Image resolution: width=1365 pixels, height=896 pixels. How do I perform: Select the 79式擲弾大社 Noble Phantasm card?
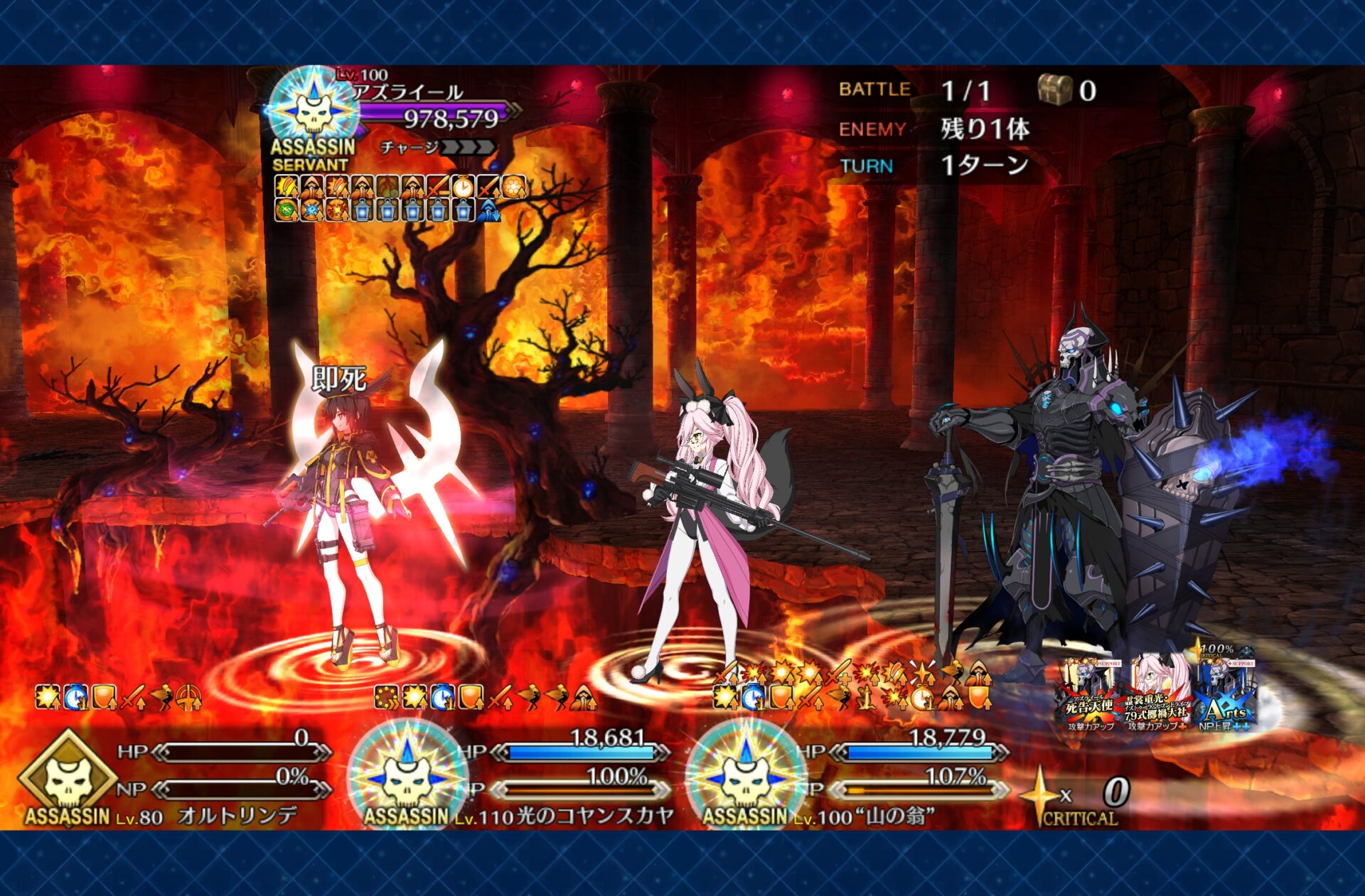(x=1156, y=693)
